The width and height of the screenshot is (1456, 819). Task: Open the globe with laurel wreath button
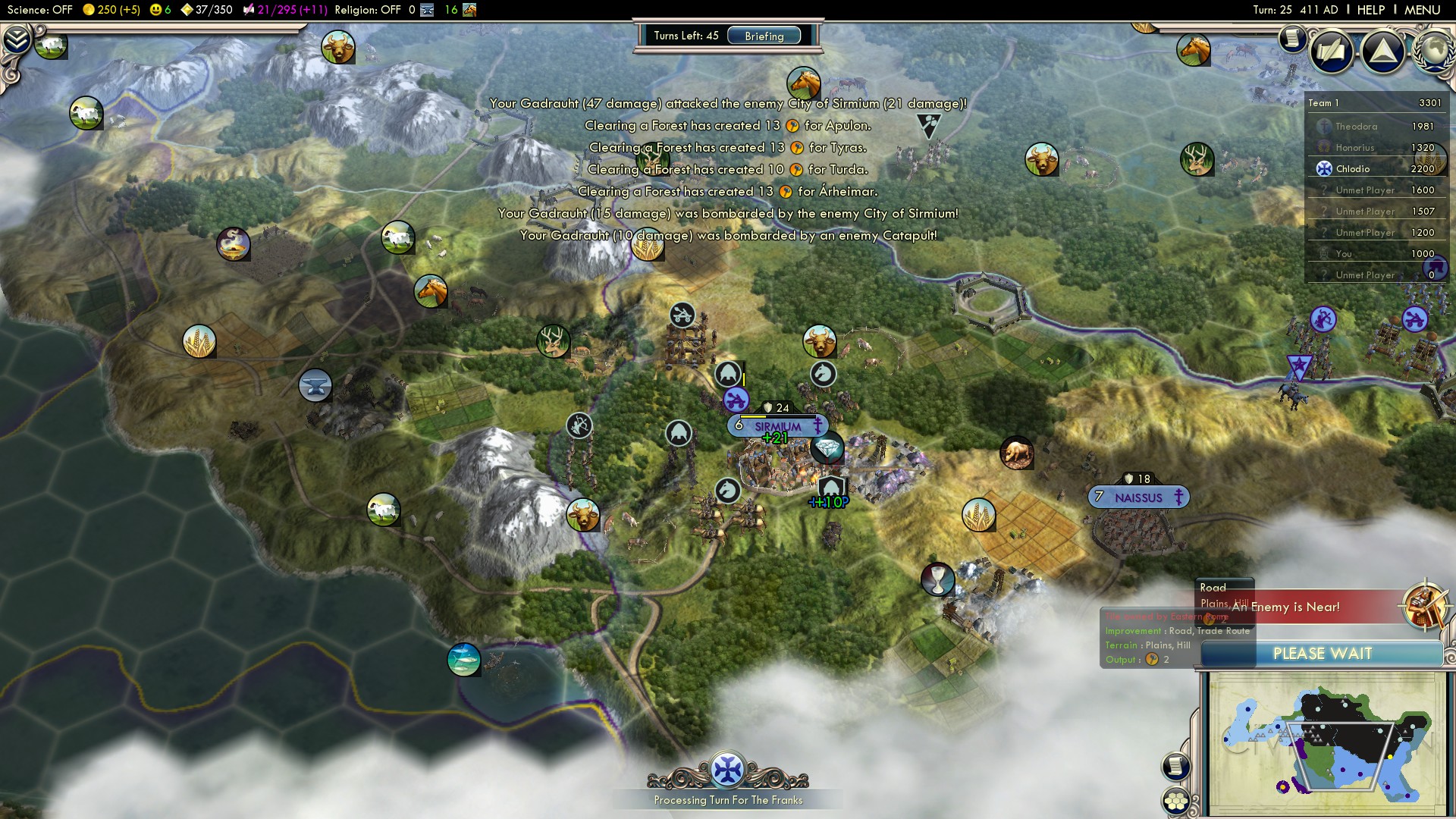[1434, 50]
